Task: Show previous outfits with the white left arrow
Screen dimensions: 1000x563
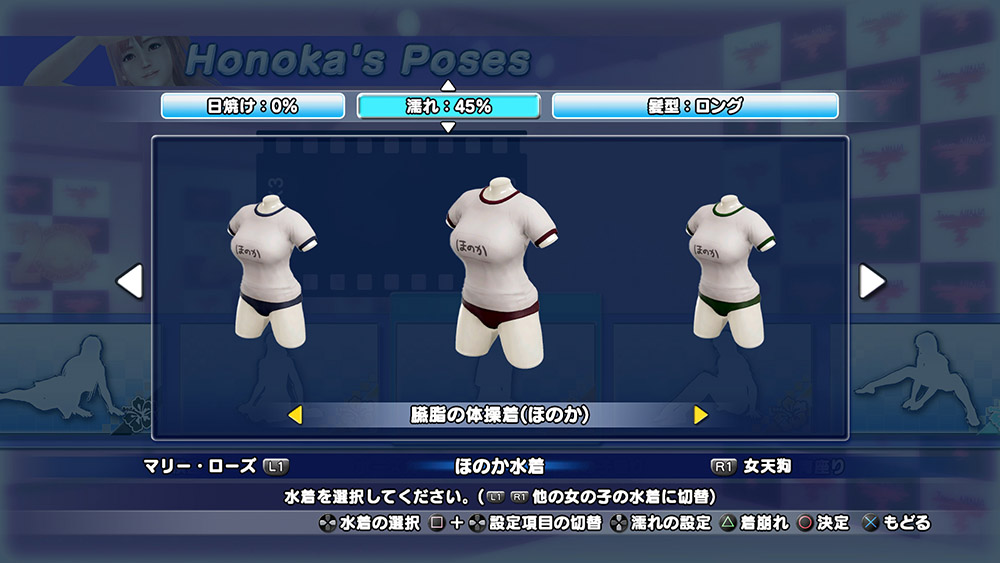Action: tap(130, 282)
